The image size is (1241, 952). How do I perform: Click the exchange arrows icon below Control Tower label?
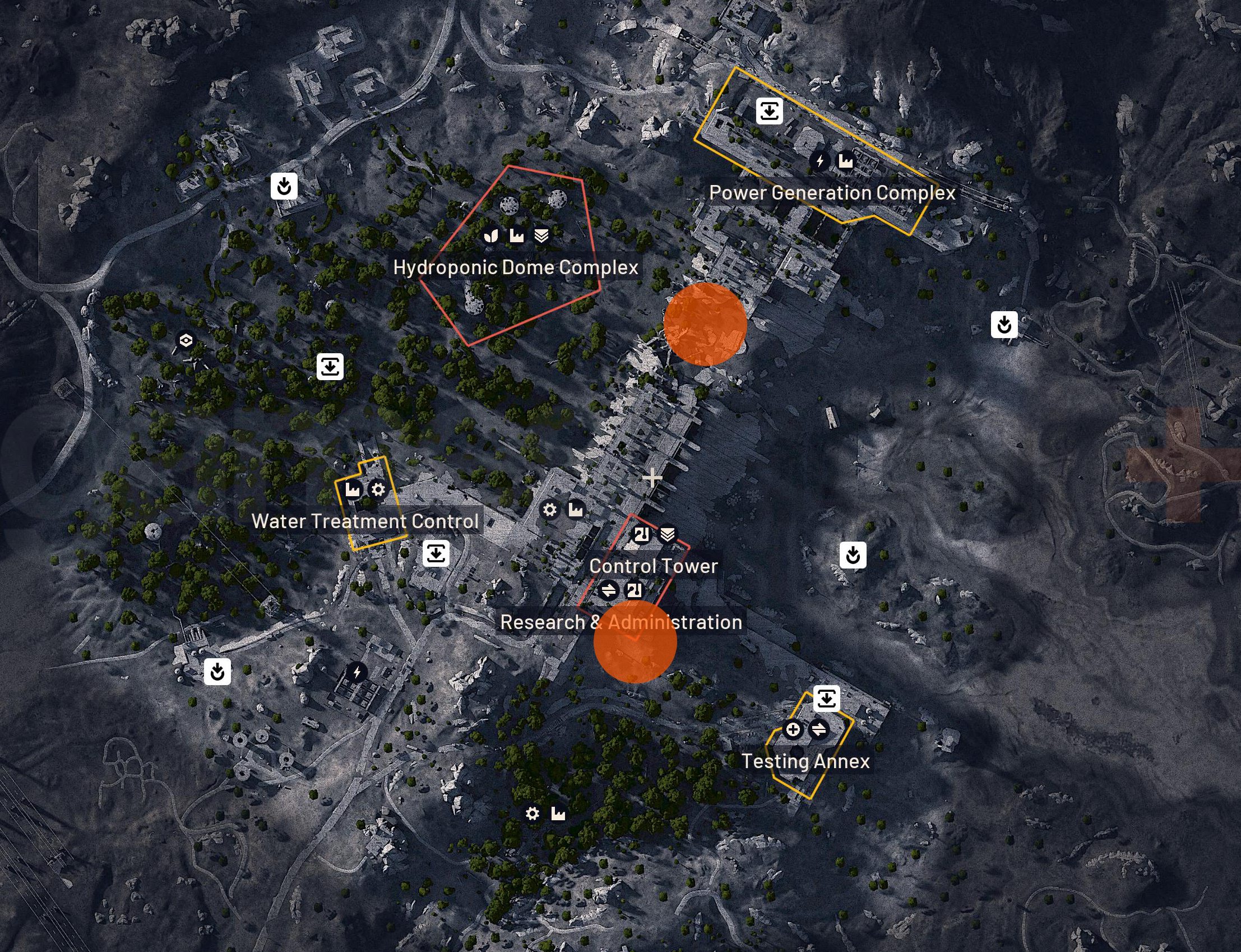coord(608,590)
